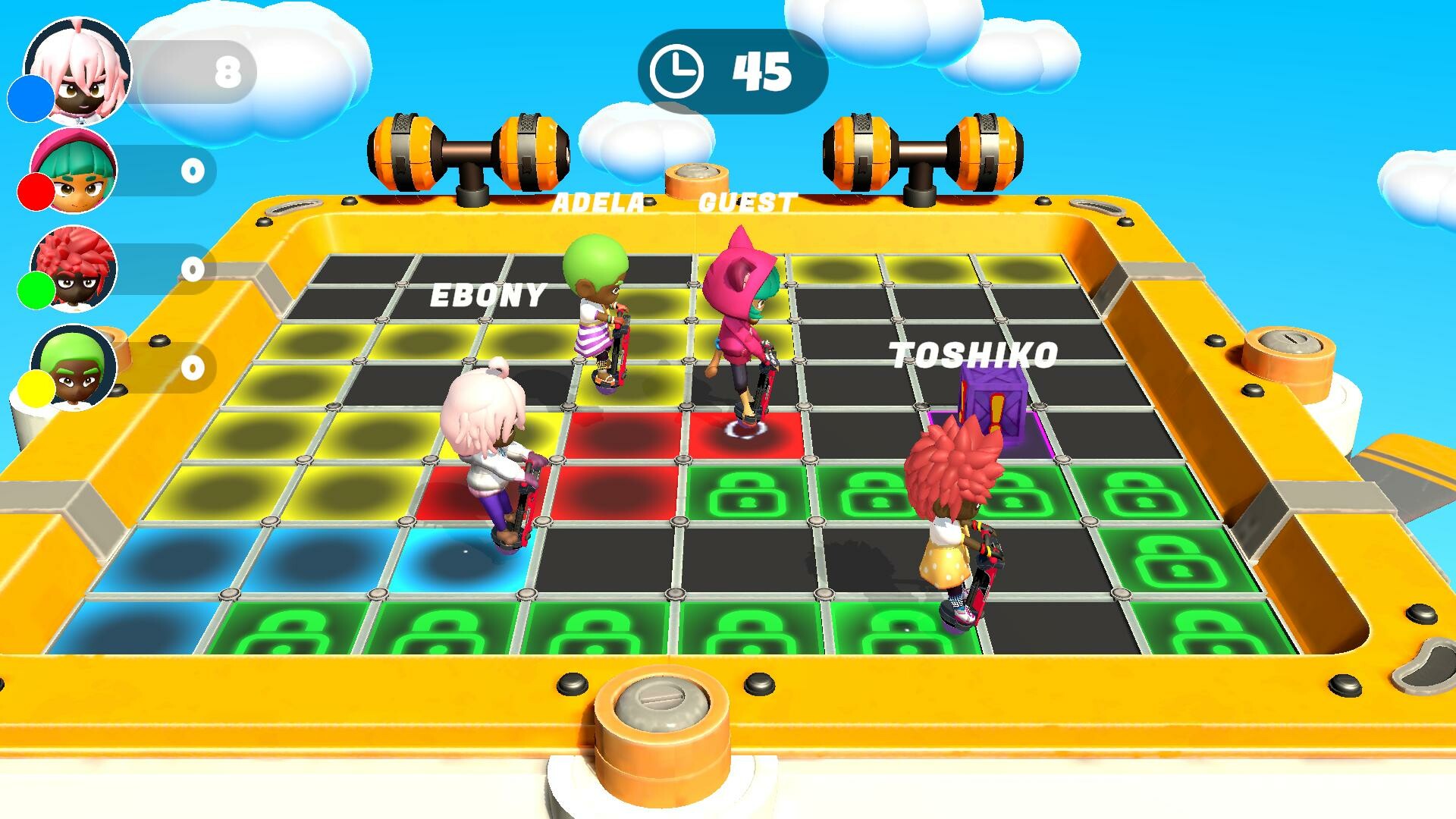Select the EBONY name label
This screenshot has width=1456, height=819.
pyautogui.click(x=489, y=296)
